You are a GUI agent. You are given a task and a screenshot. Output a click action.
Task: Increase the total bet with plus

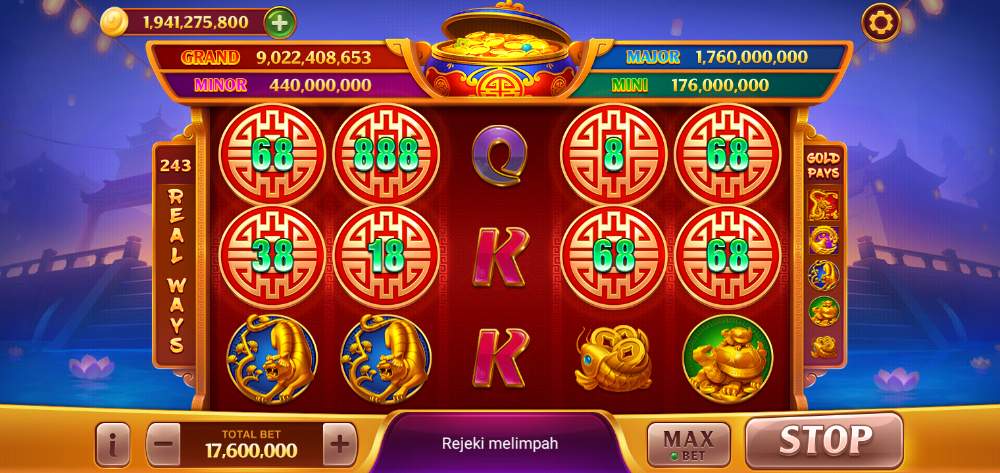pos(340,443)
